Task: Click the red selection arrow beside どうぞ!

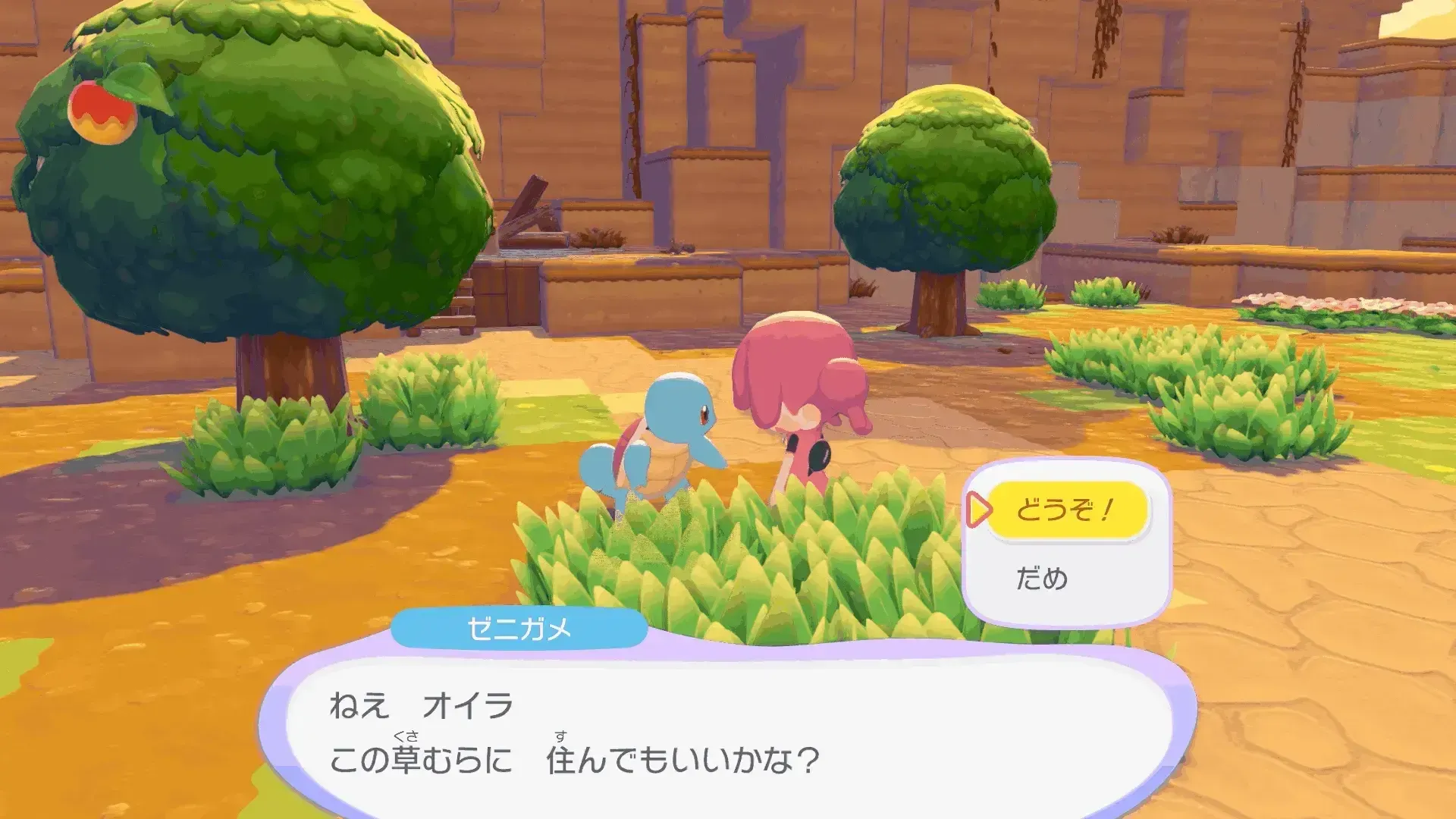Action: click(x=981, y=511)
